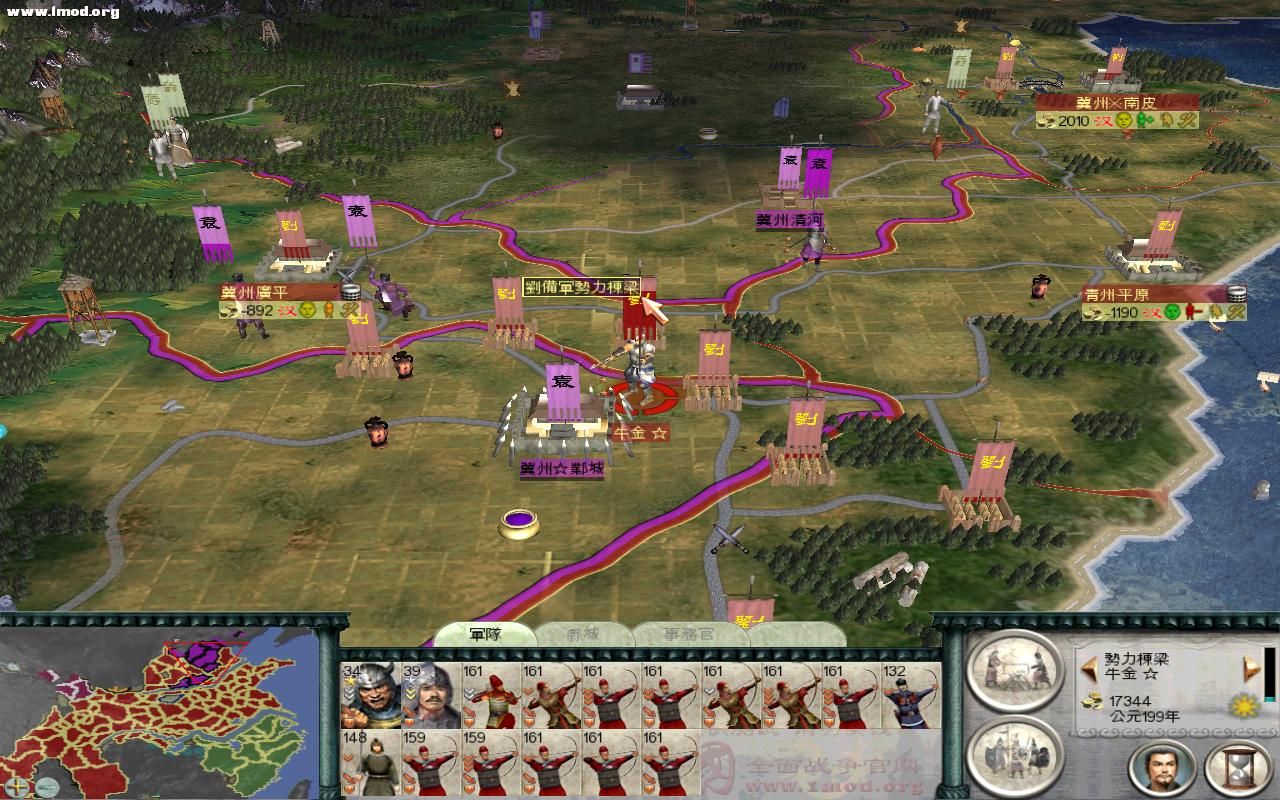Screen dimensions: 1280x800
Task: Click the right arrow to view next character
Action: (1249, 669)
